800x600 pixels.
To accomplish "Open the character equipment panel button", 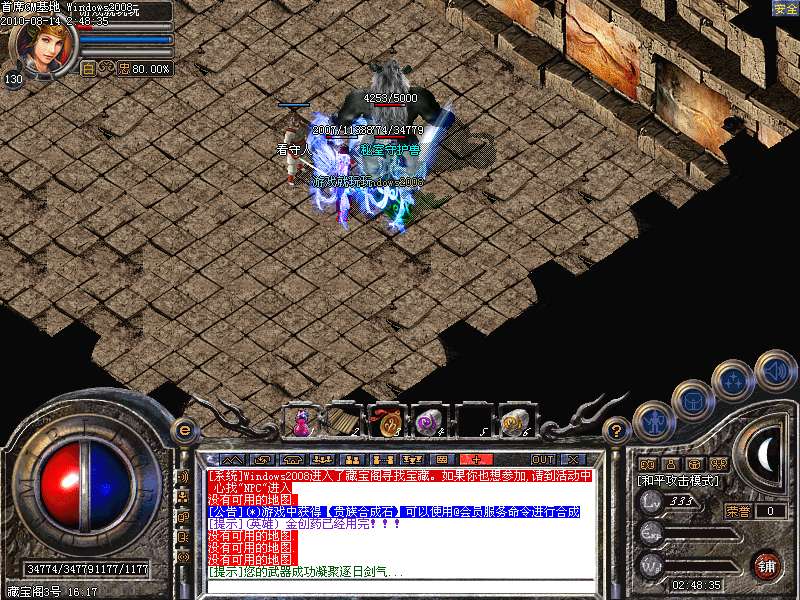I will coord(652,421).
